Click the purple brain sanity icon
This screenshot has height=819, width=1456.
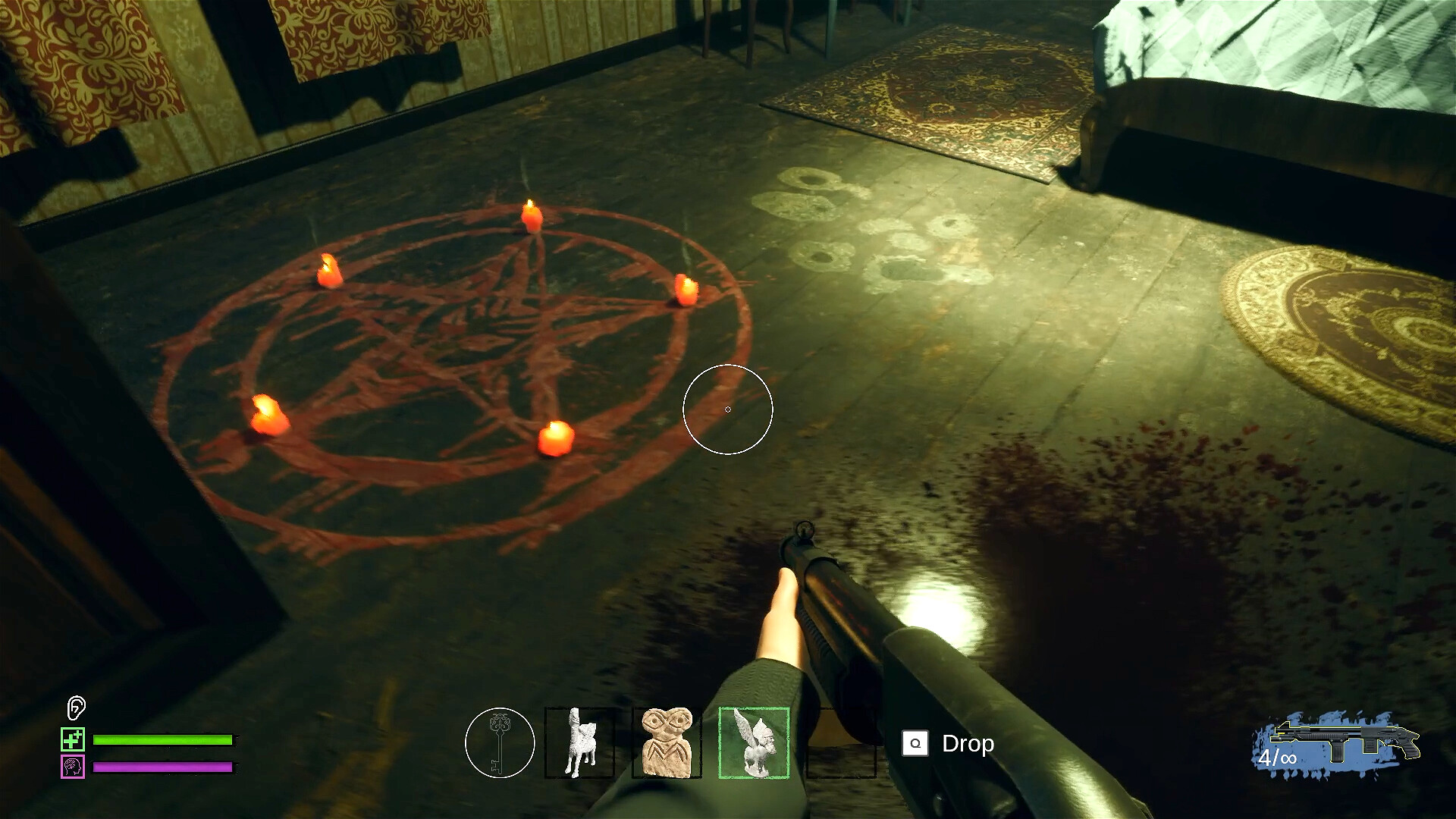72,767
